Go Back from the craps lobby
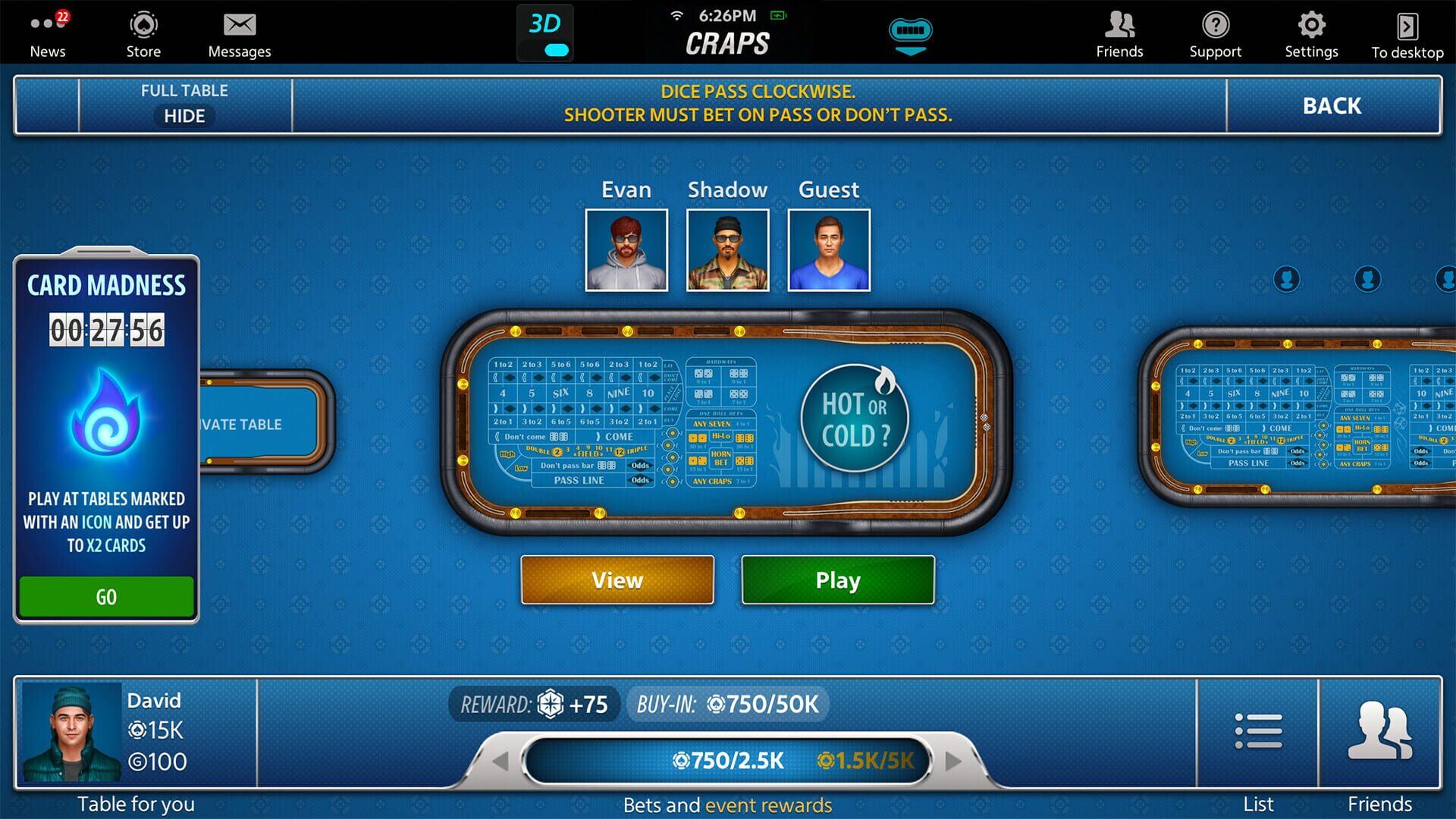Image resolution: width=1456 pixels, height=819 pixels. click(1331, 106)
